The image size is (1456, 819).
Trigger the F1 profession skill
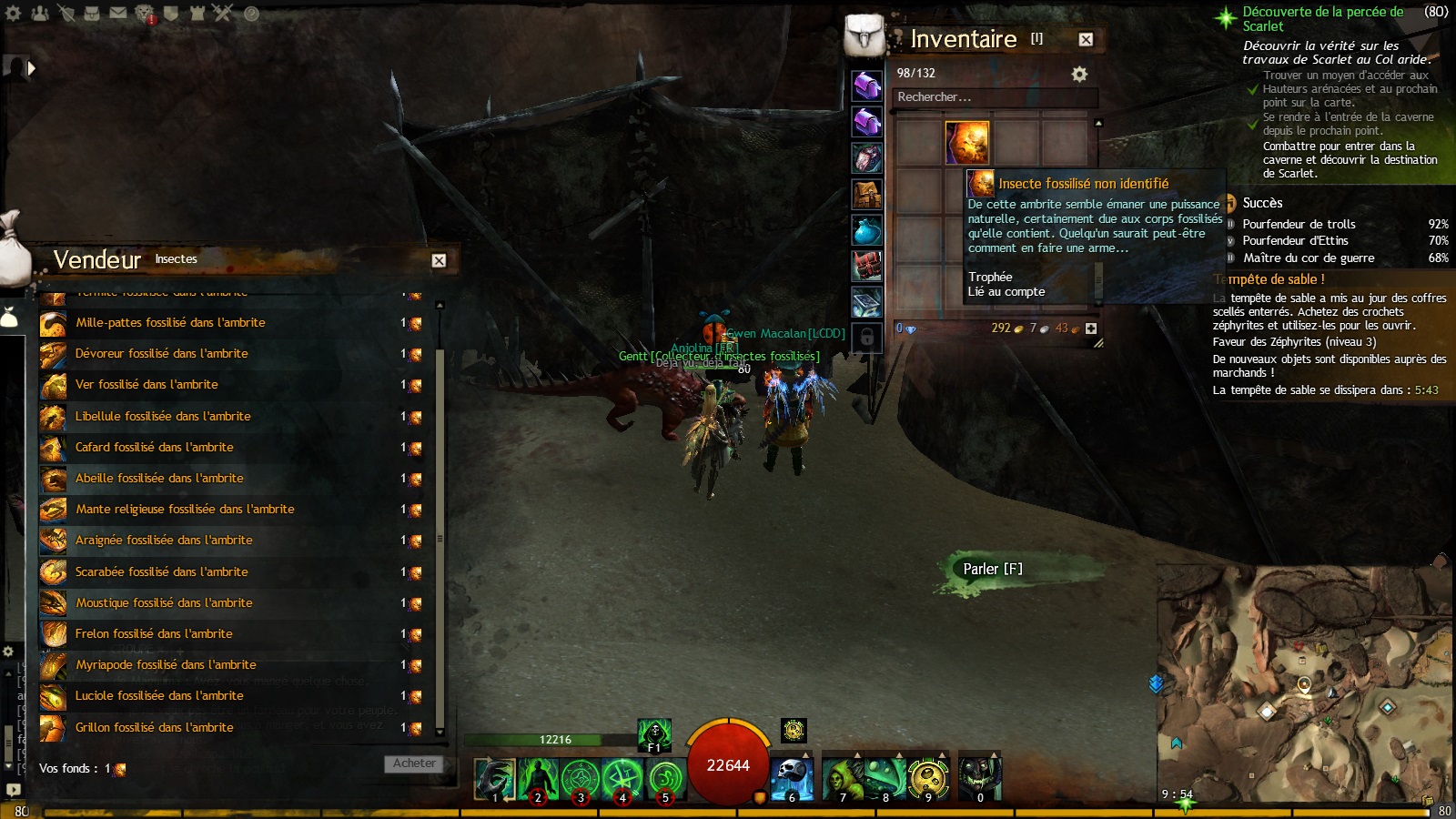coord(653,733)
